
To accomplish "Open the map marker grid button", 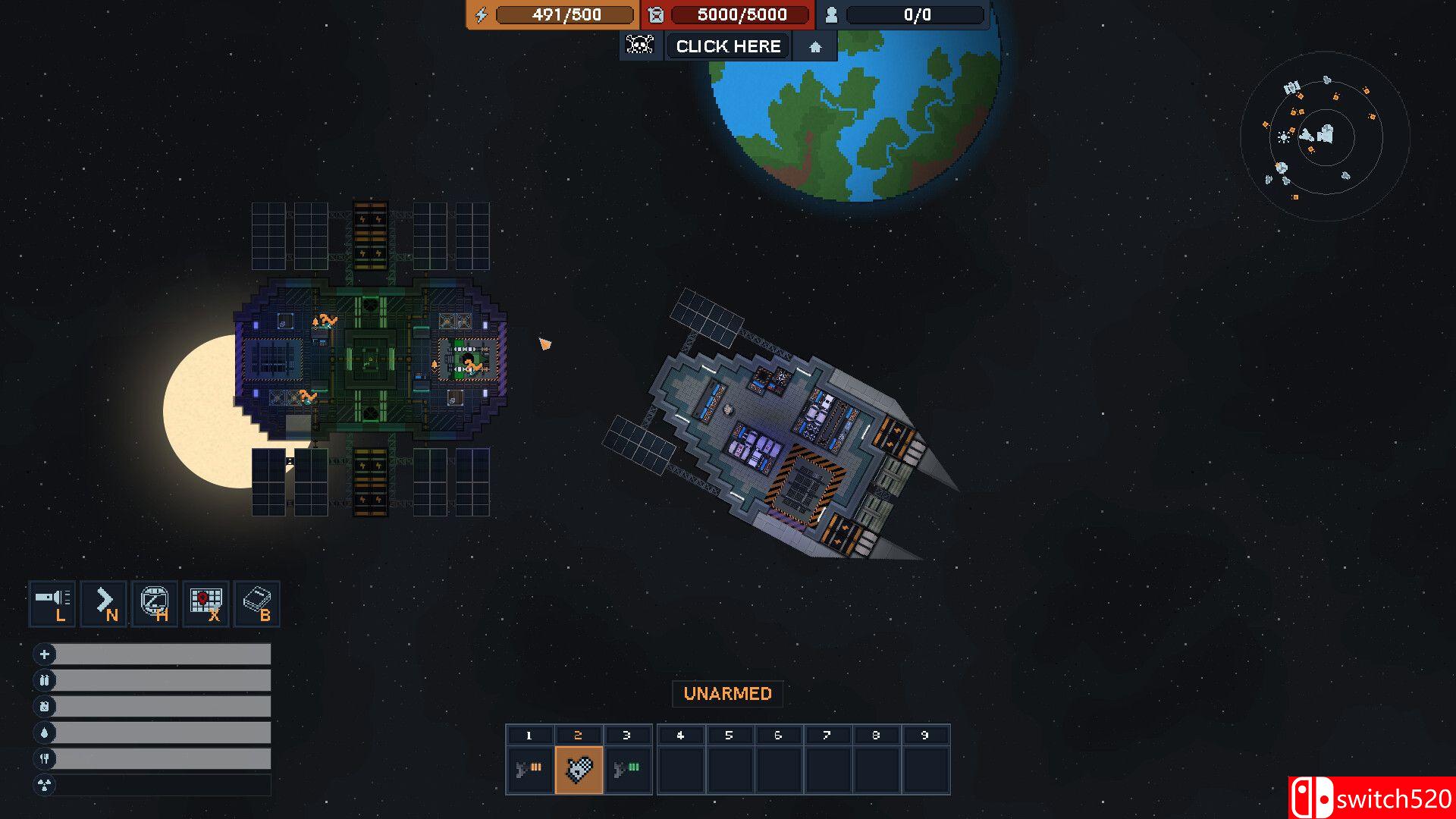I will [x=206, y=604].
